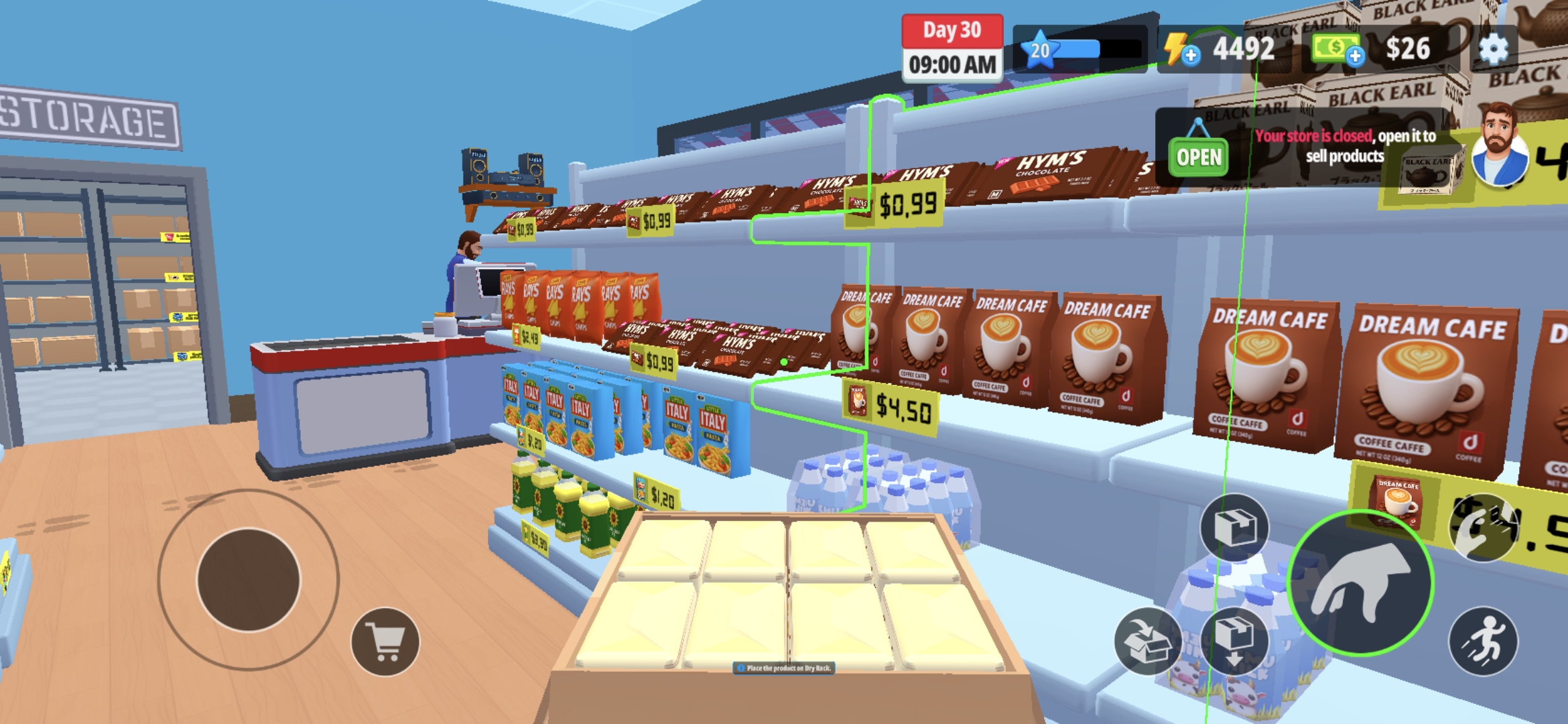Toggle the OPEN sign to open store

(x=1199, y=156)
